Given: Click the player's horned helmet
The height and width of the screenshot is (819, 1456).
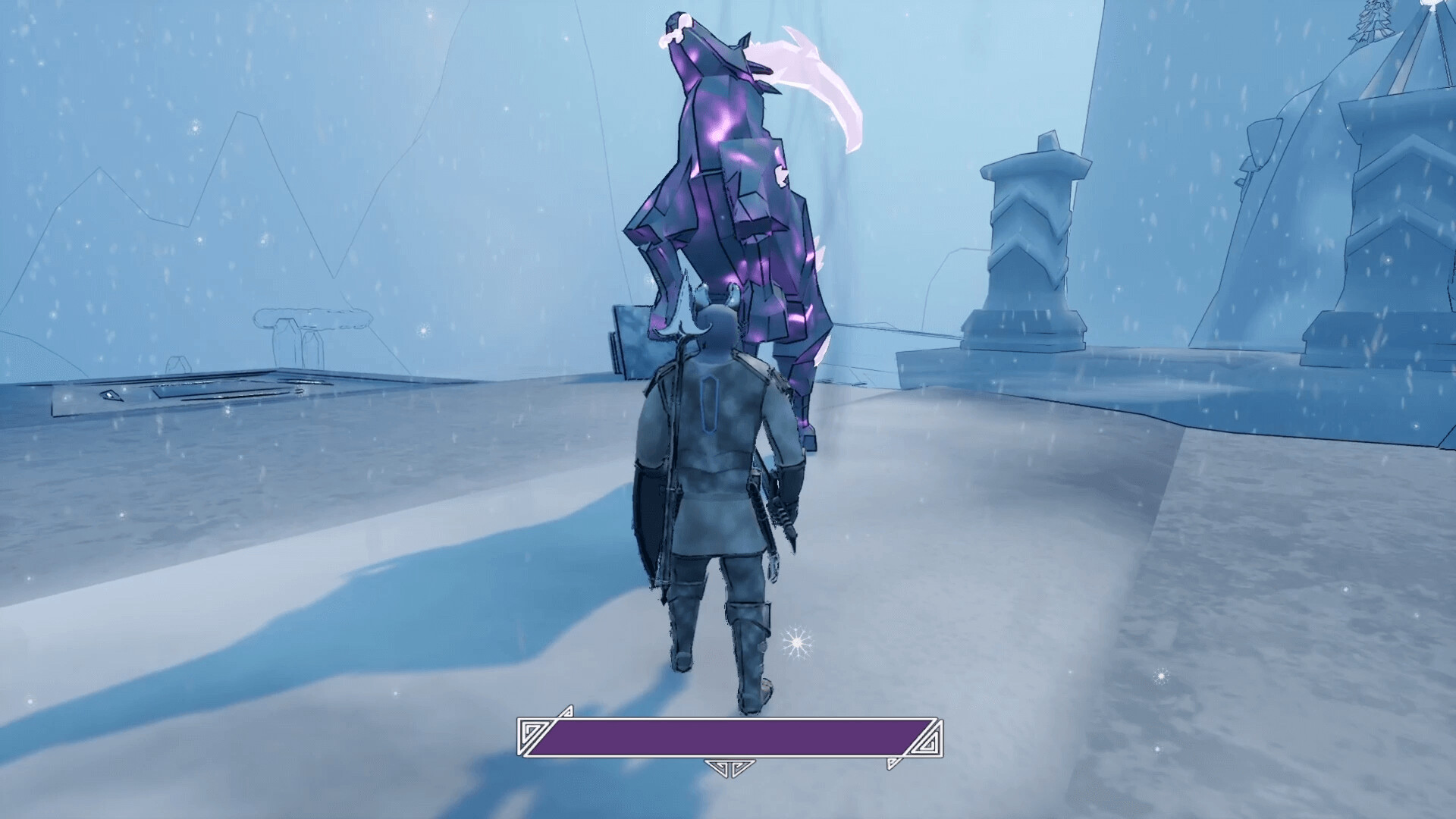Looking at the screenshot, I should [717, 322].
